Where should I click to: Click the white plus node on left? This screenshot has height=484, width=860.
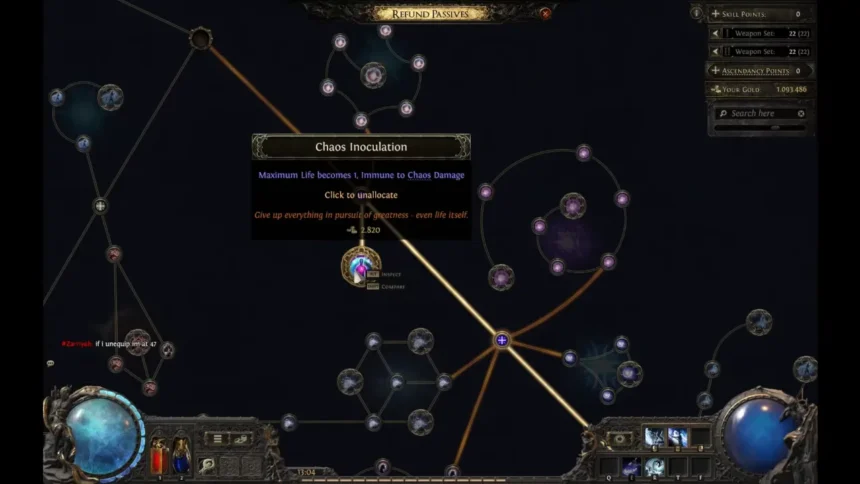100,206
